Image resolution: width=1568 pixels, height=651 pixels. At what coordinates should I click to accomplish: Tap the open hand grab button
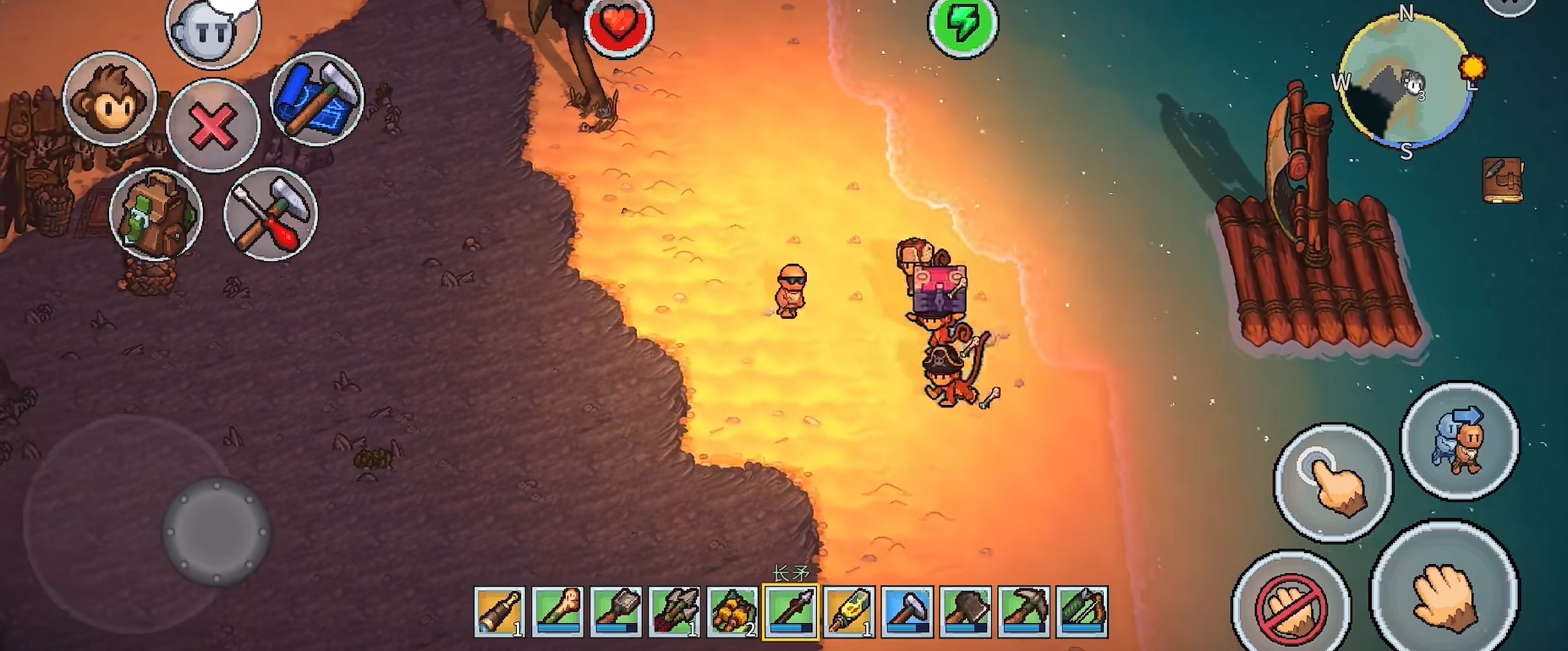pos(1445,591)
